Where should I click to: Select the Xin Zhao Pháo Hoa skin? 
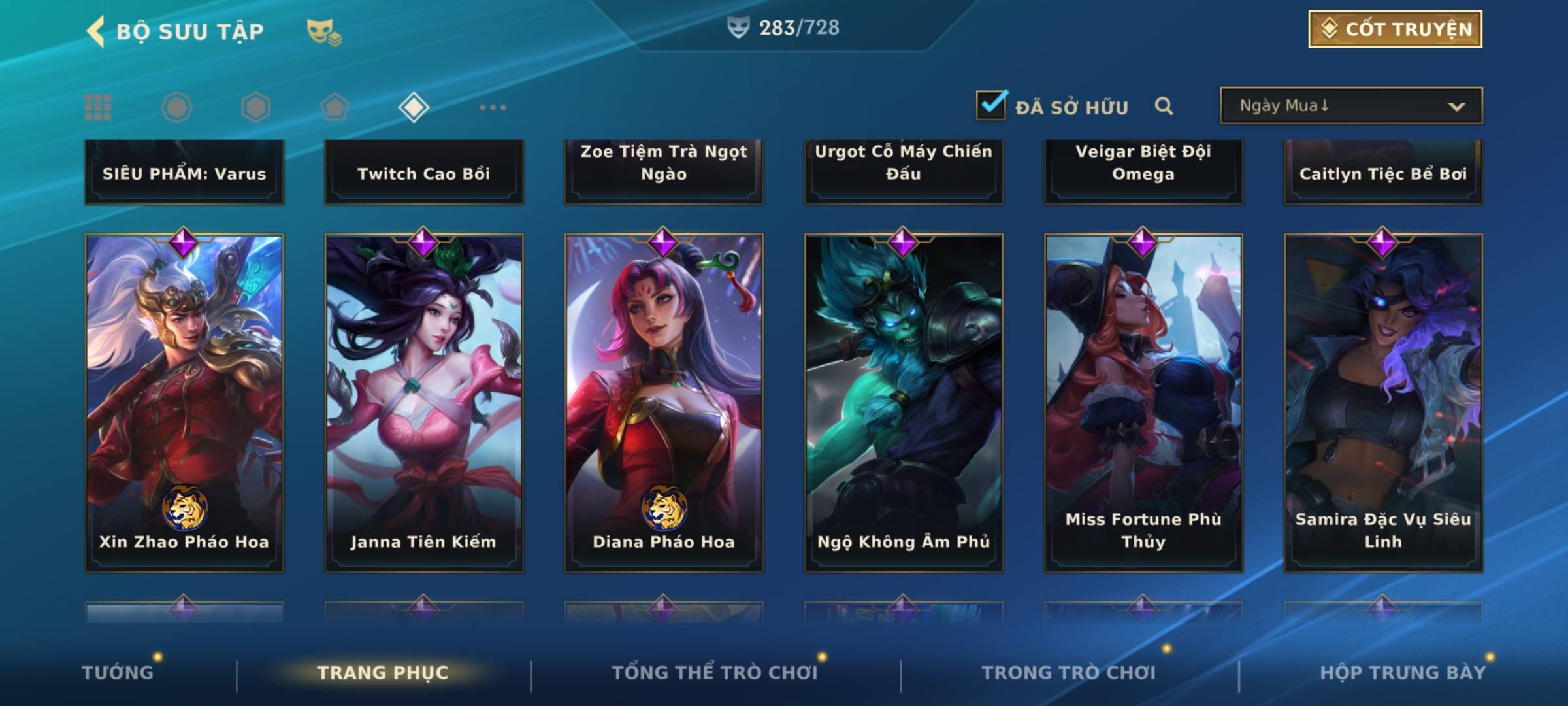[184, 402]
